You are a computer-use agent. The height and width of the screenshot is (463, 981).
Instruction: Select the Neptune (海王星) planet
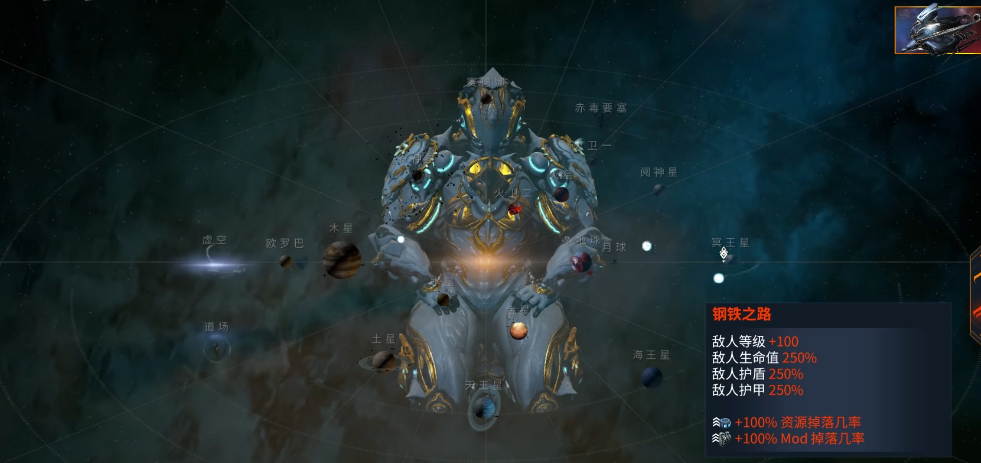click(x=651, y=376)
